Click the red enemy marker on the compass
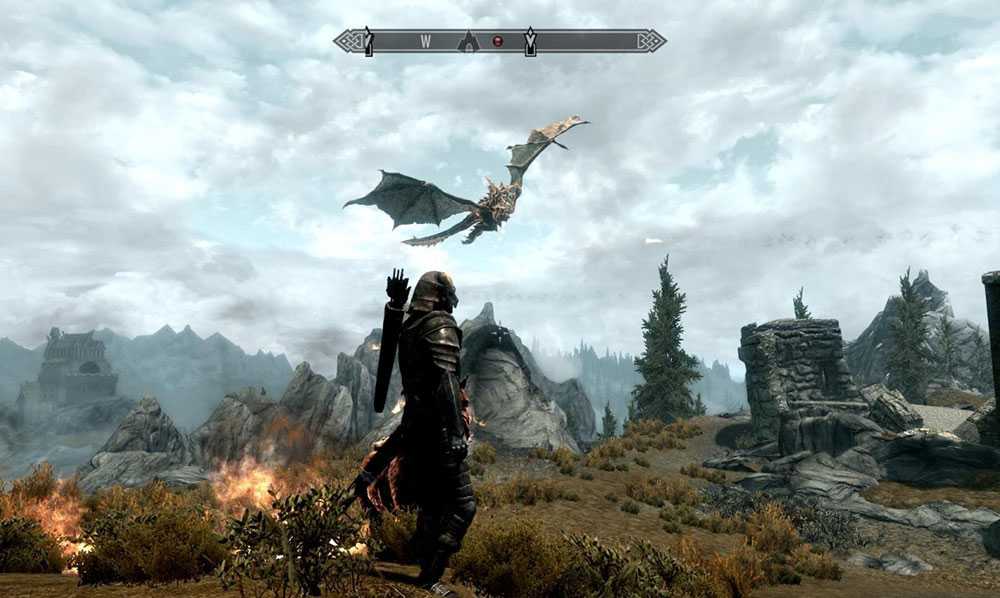 click(497, 41)
